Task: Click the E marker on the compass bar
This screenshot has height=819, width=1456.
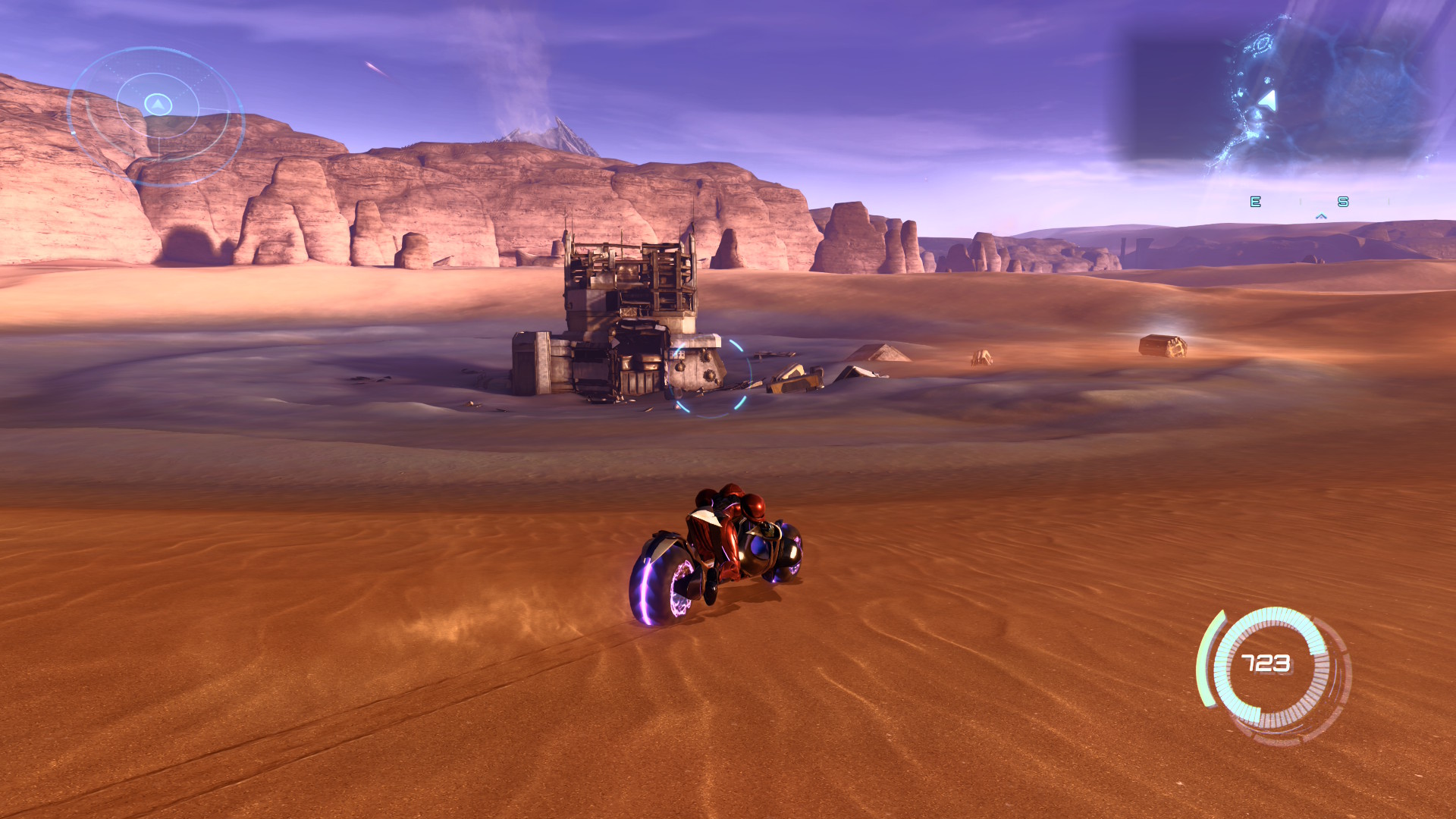Action: (x=1255, y=202)
